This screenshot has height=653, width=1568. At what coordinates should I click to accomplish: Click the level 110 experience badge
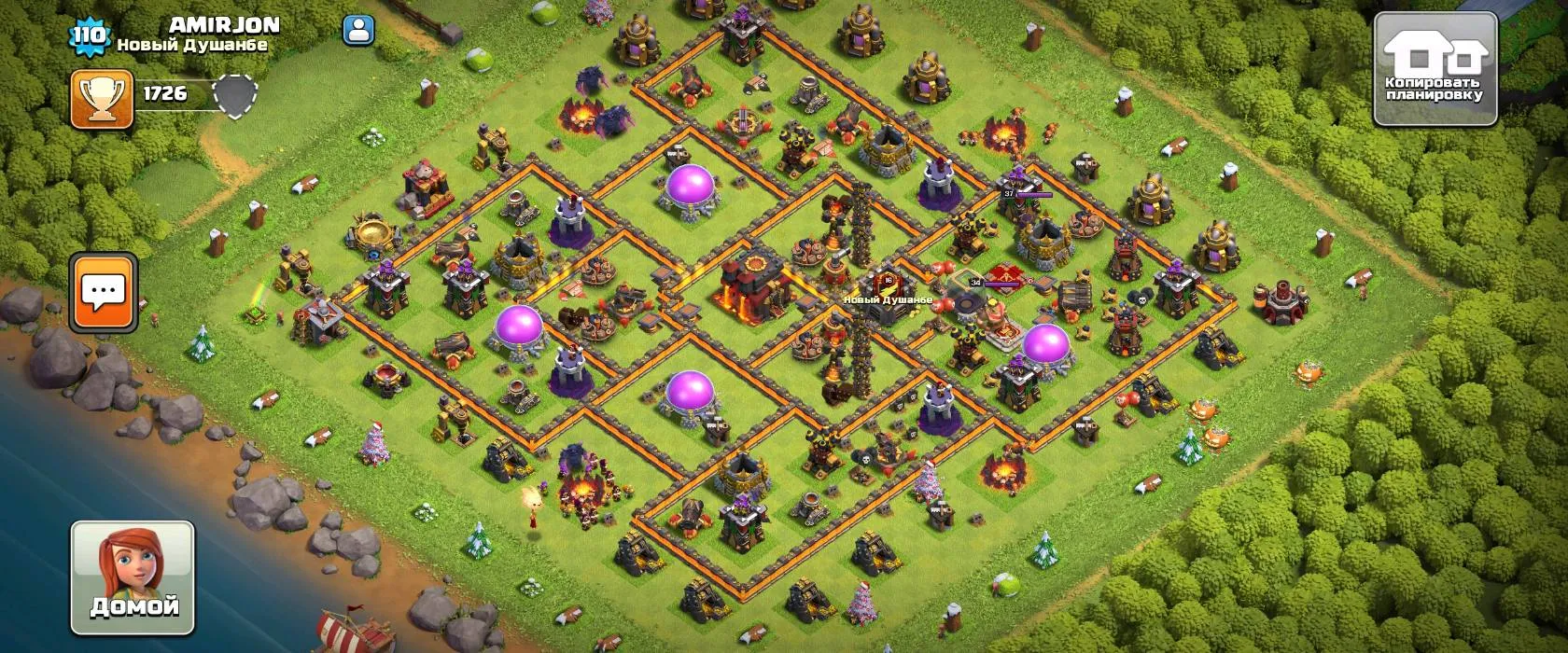90,37
